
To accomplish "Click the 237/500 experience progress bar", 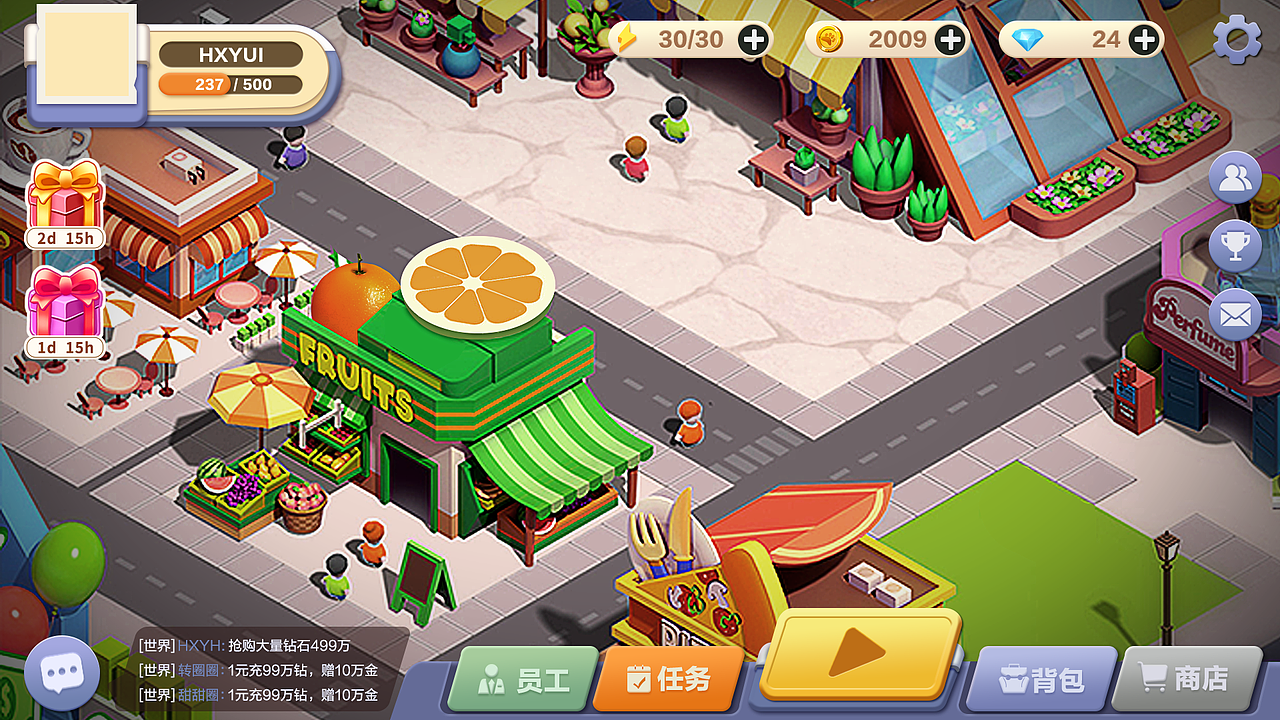I will [x=230, y=85].
